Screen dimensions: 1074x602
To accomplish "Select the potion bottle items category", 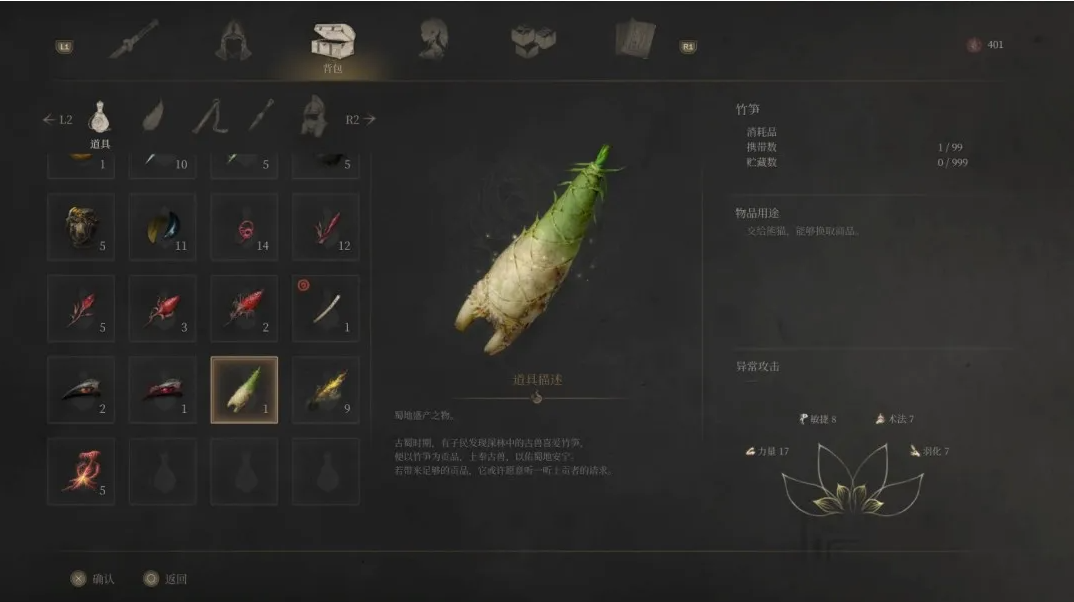I will tap(99, 118).
